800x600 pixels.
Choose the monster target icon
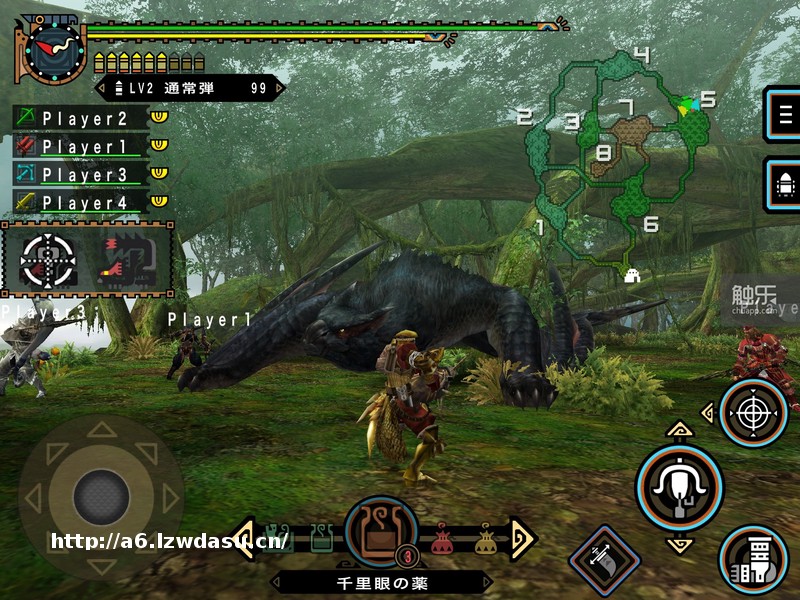pyautogui.click(x=129, y=260)
